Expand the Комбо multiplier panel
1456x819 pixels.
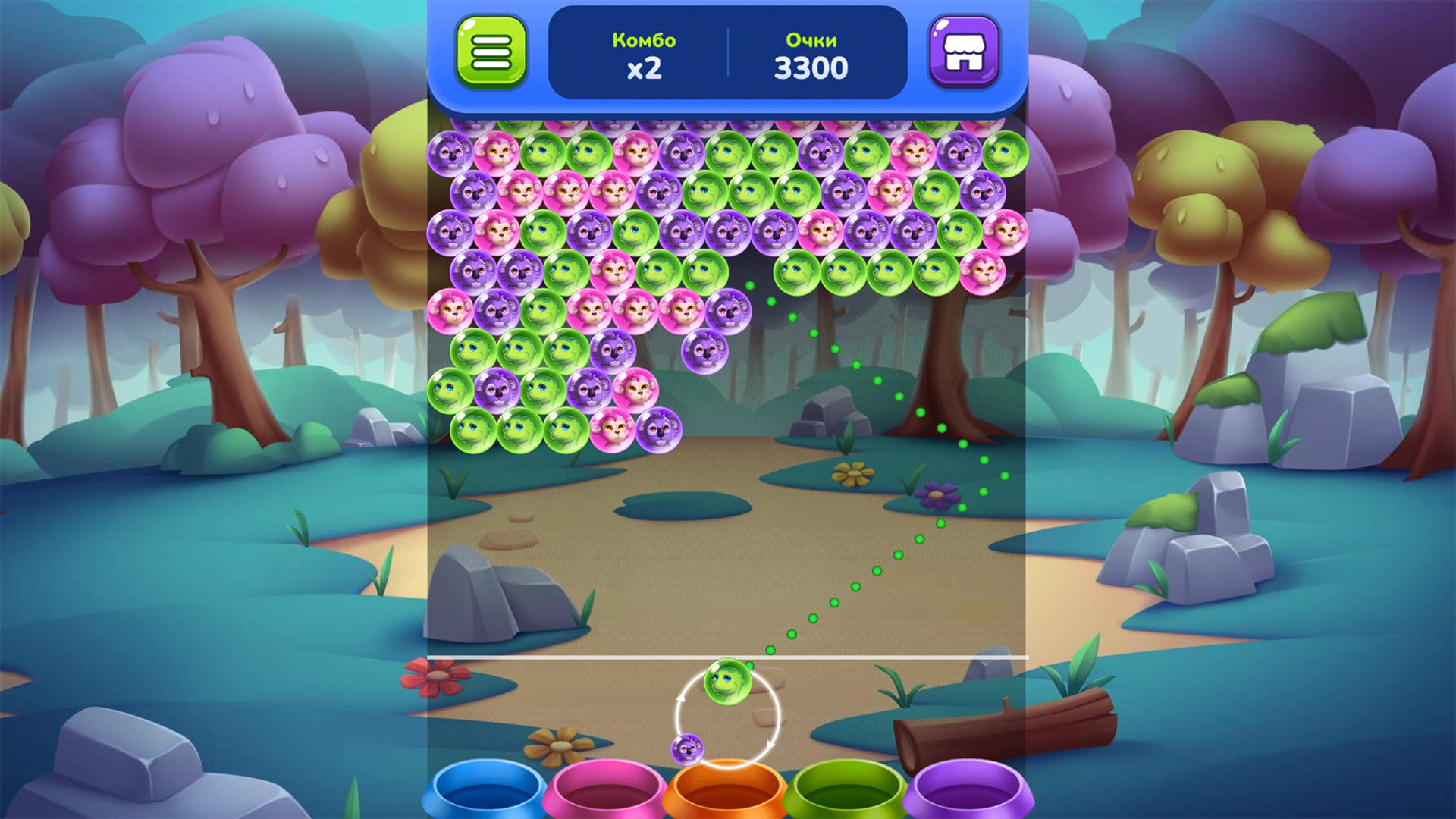click(x=644, y=55)
